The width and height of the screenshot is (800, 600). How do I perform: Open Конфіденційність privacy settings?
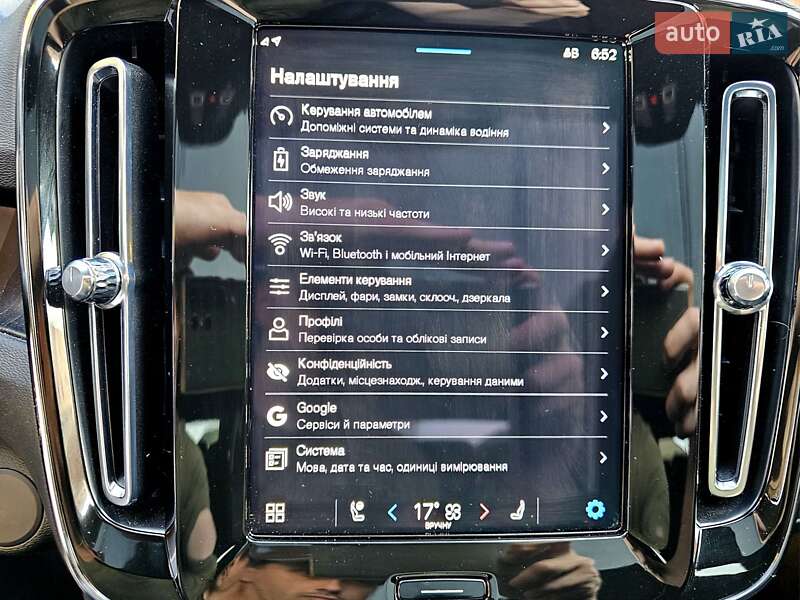pyautogui.click(x=438, y=372)
